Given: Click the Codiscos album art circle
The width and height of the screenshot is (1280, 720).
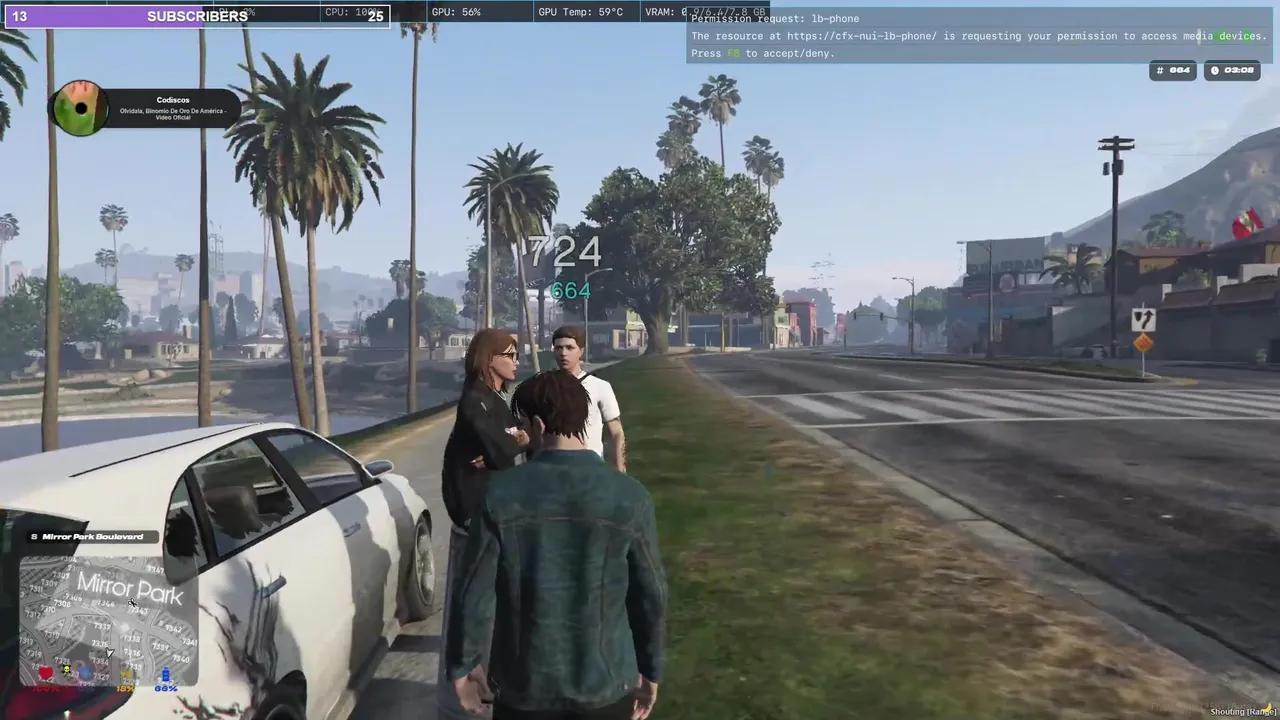Looking at the screenshot, I should coord(80,110).
